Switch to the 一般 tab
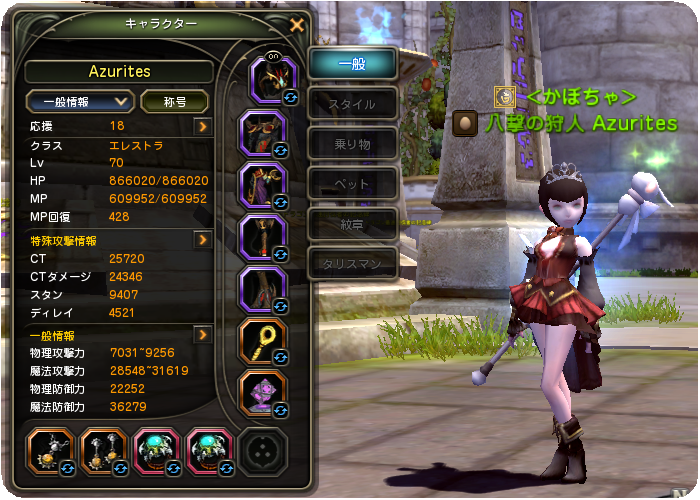700x500 pixels. pos(352,63)
